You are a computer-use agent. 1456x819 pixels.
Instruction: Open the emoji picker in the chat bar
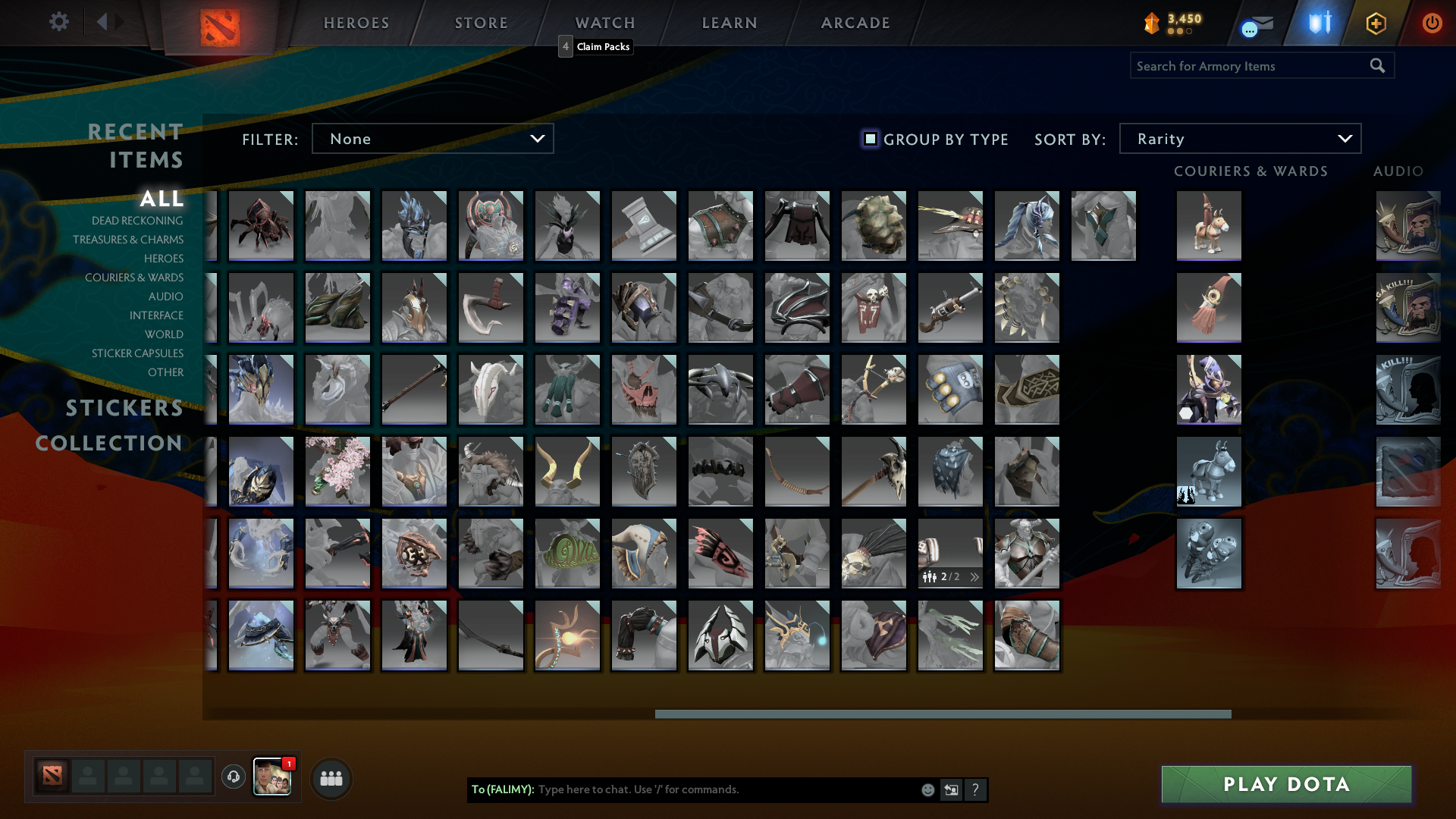(x=927, y=789)
